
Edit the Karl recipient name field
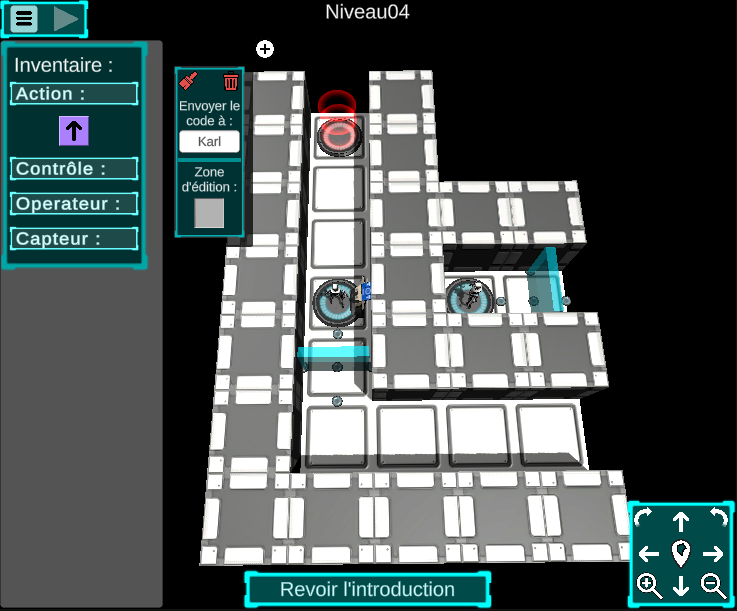[209, 141]
